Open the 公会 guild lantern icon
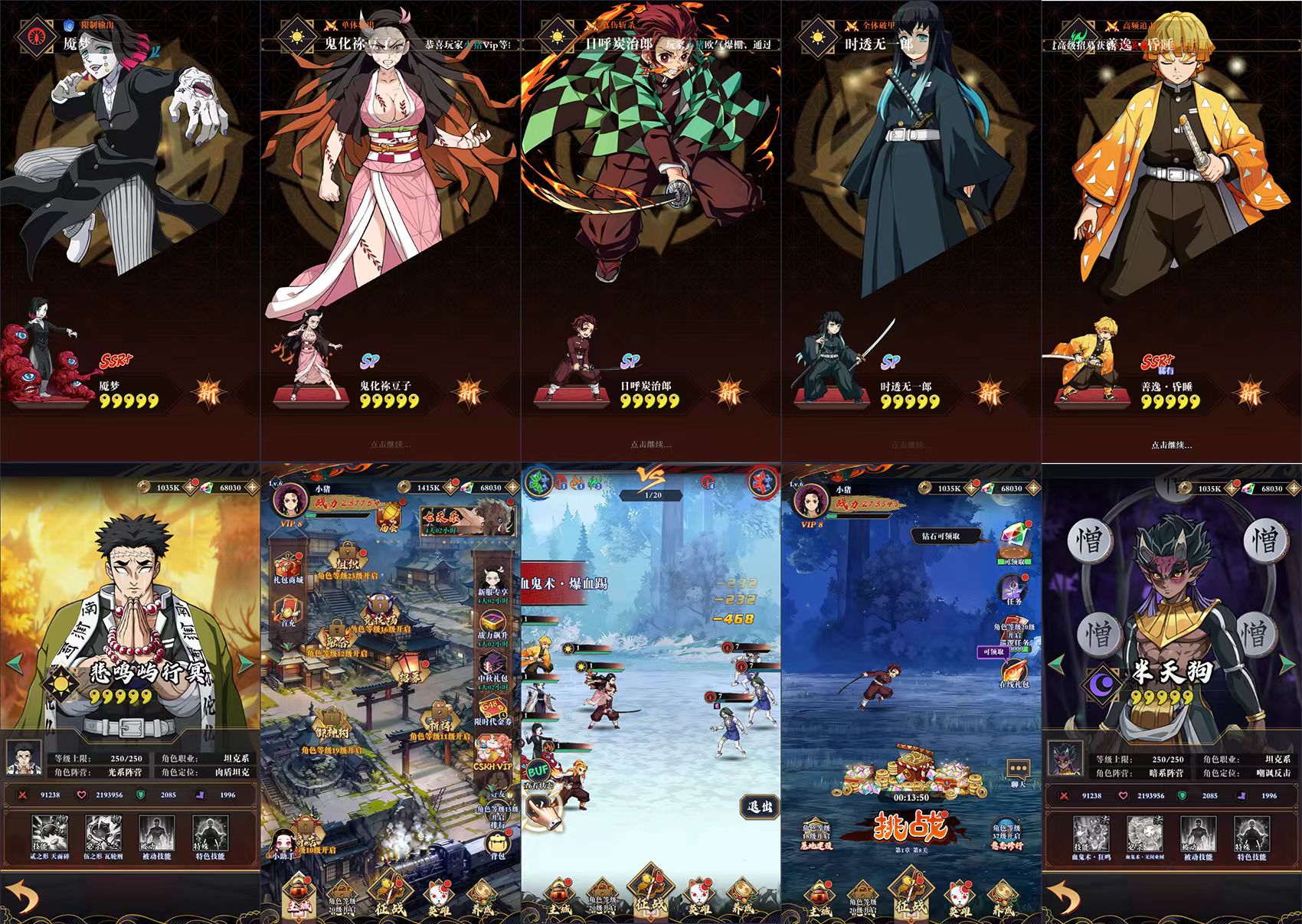 (x=388, y=512)
